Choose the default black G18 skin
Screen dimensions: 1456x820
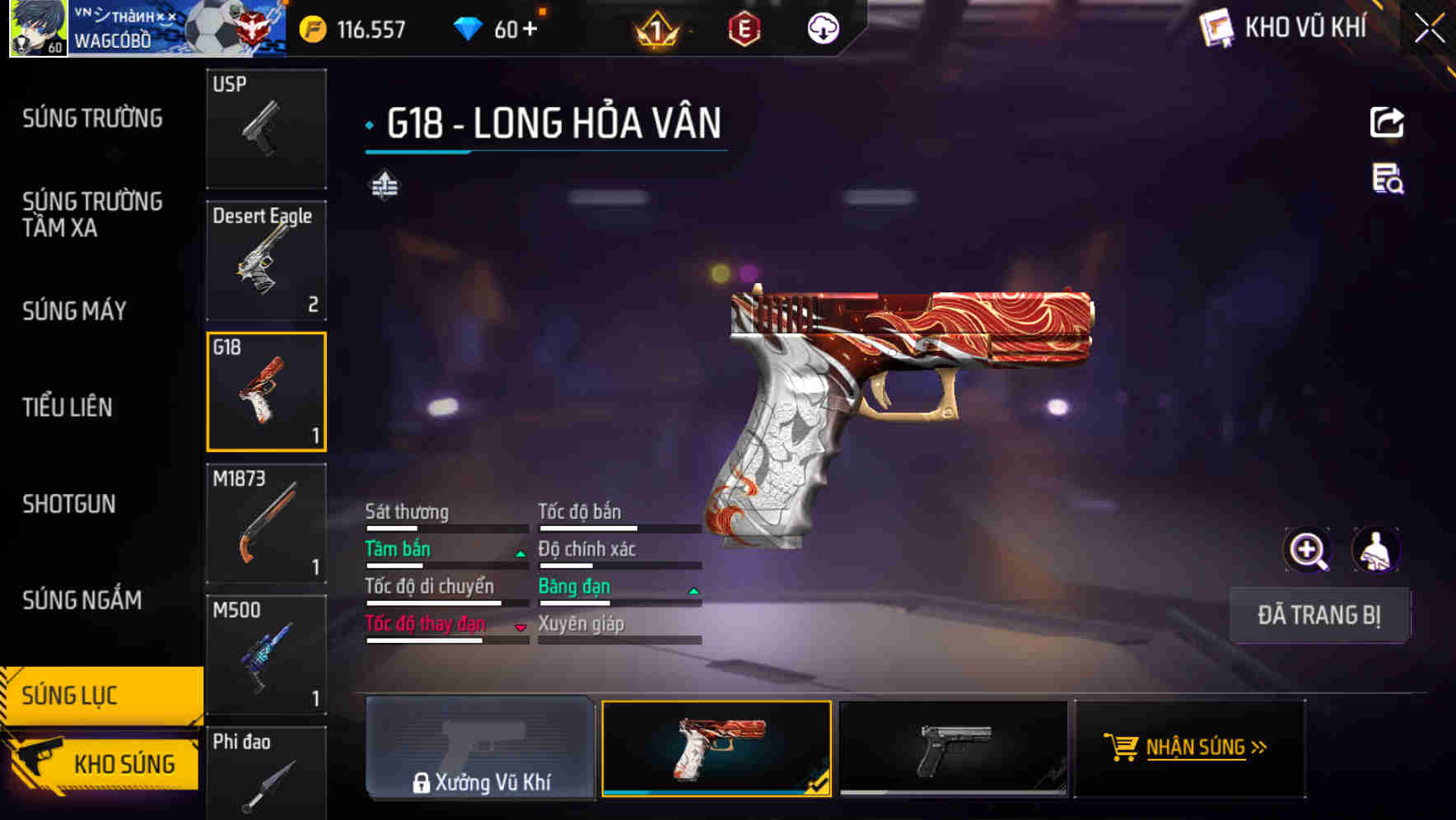pyautogui.click(x=953, y=748)
